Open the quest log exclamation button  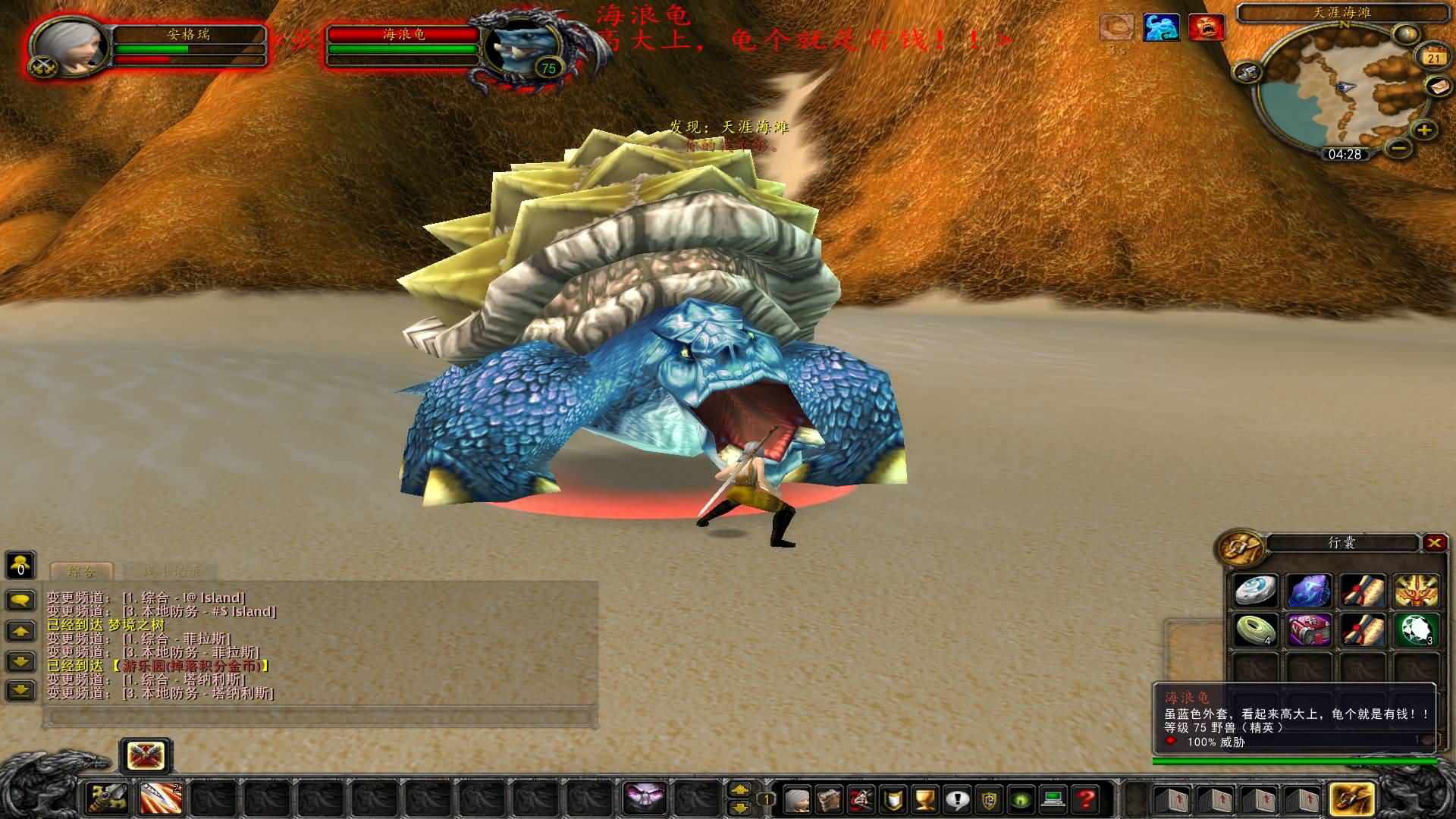pos(957,799)
